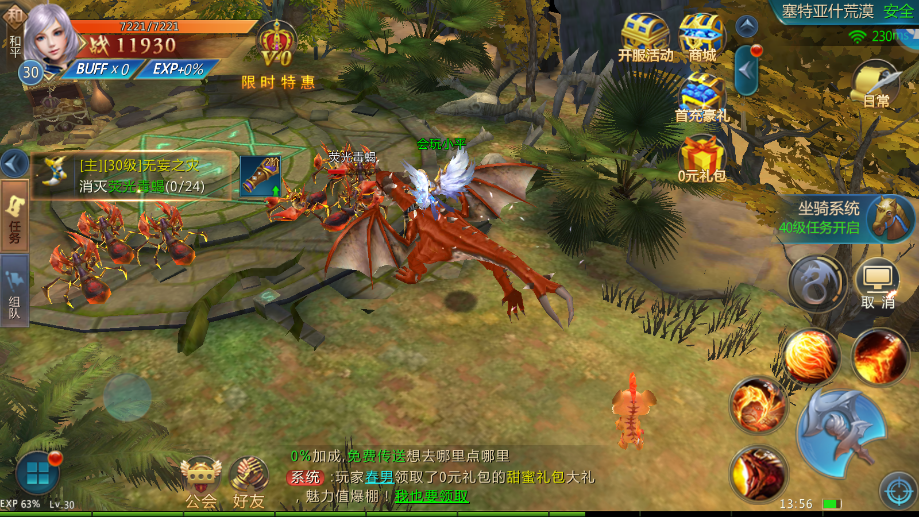
Task: Open the 商城 shop
Action: click(701, 38)
